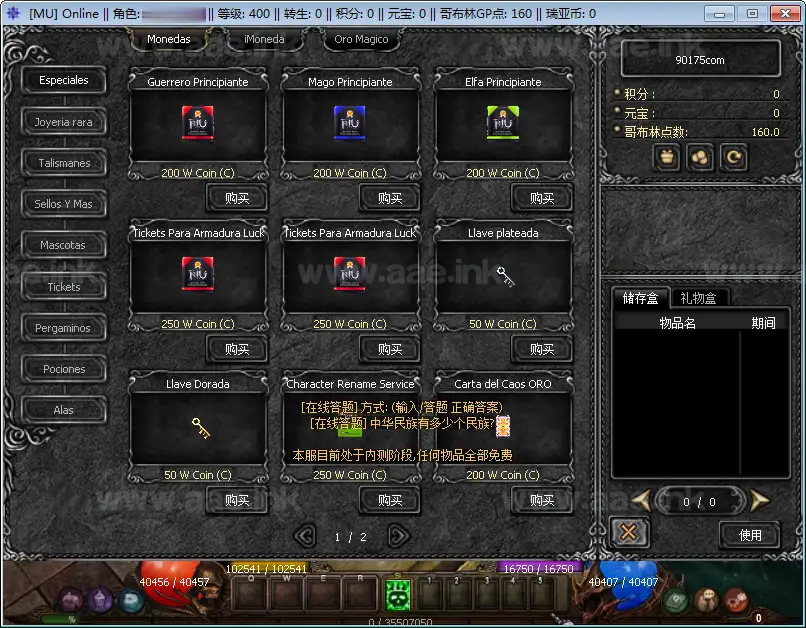Show the Pergaminos category

tap(64, 328)
